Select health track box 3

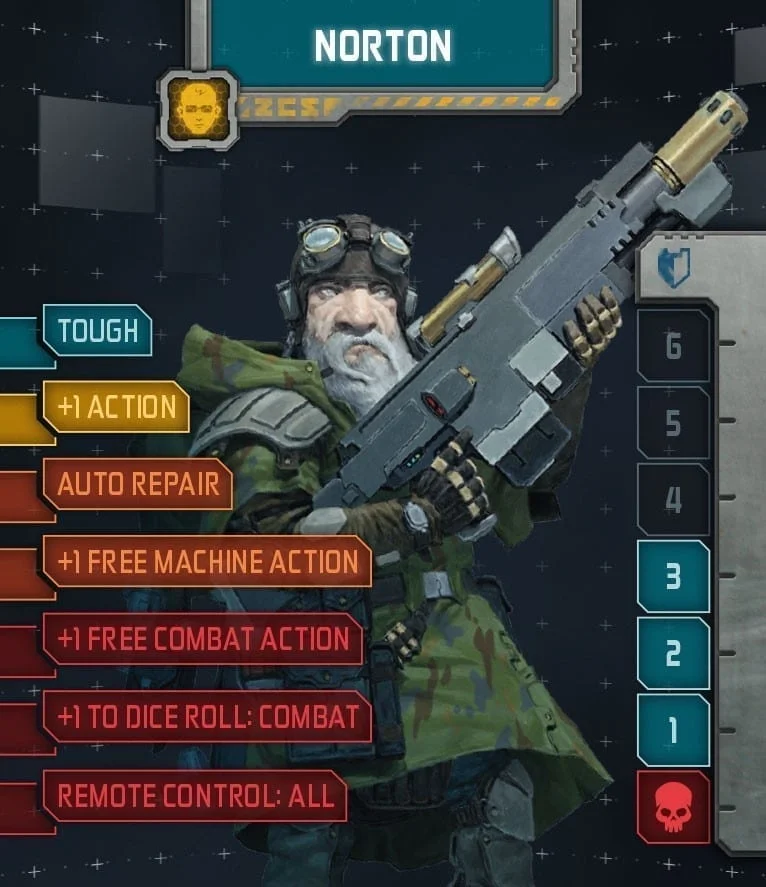point(673,576)
